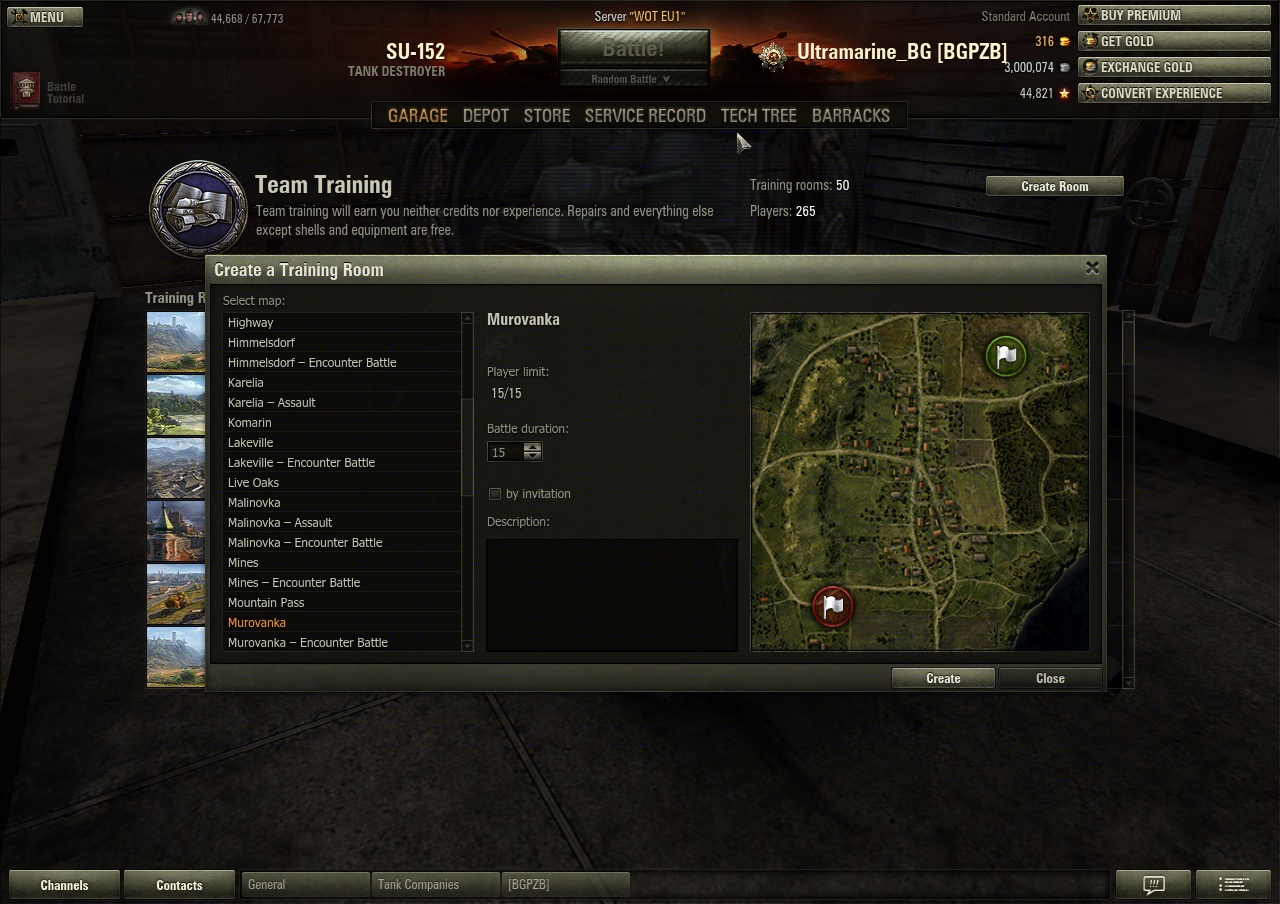Open the Tech Tree tab
The height and width of the screenshot is (904, 1280).
point(758,116)
